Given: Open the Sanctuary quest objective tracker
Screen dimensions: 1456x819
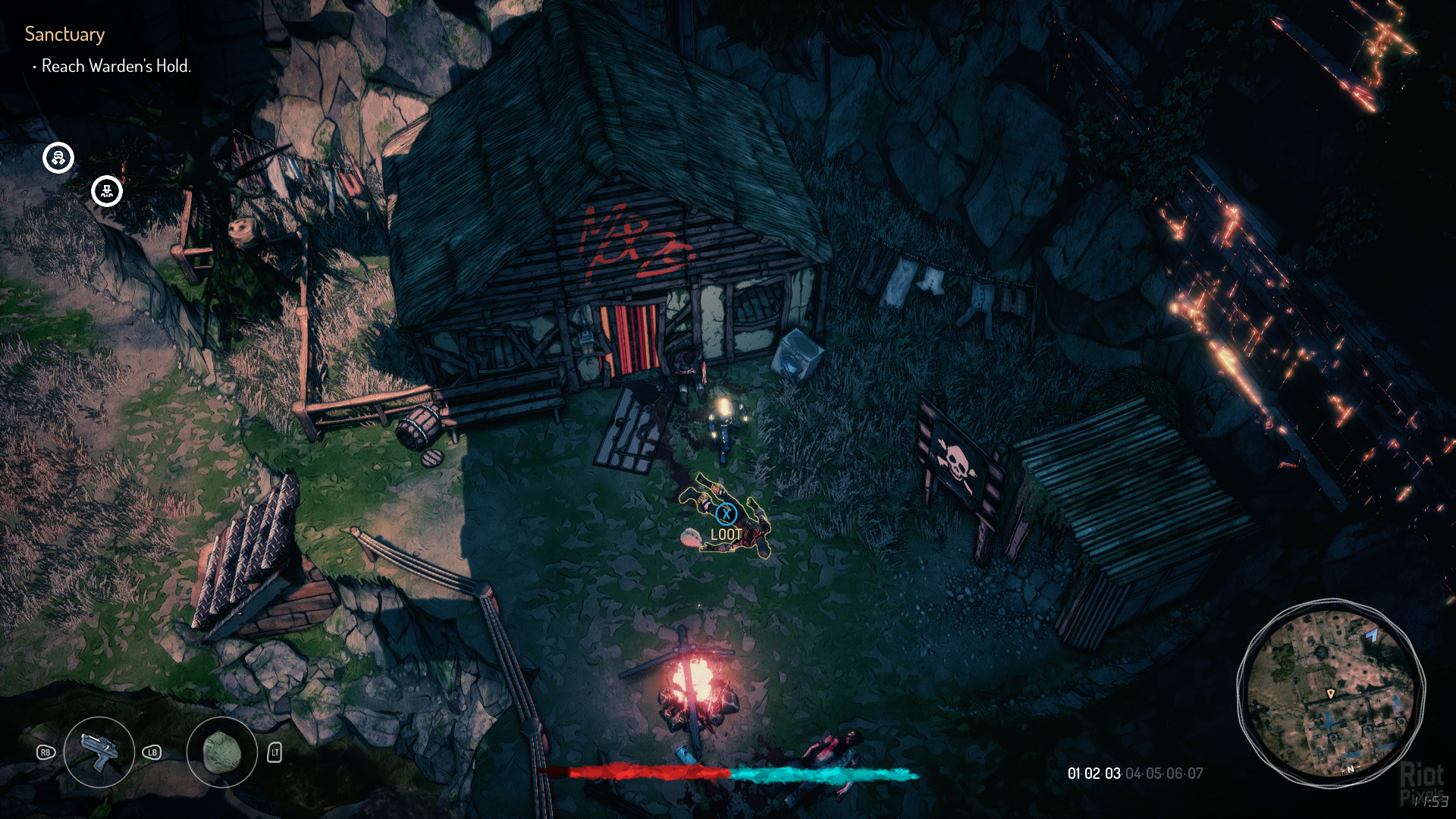Looking at the screenshot, I should point(64,34).
